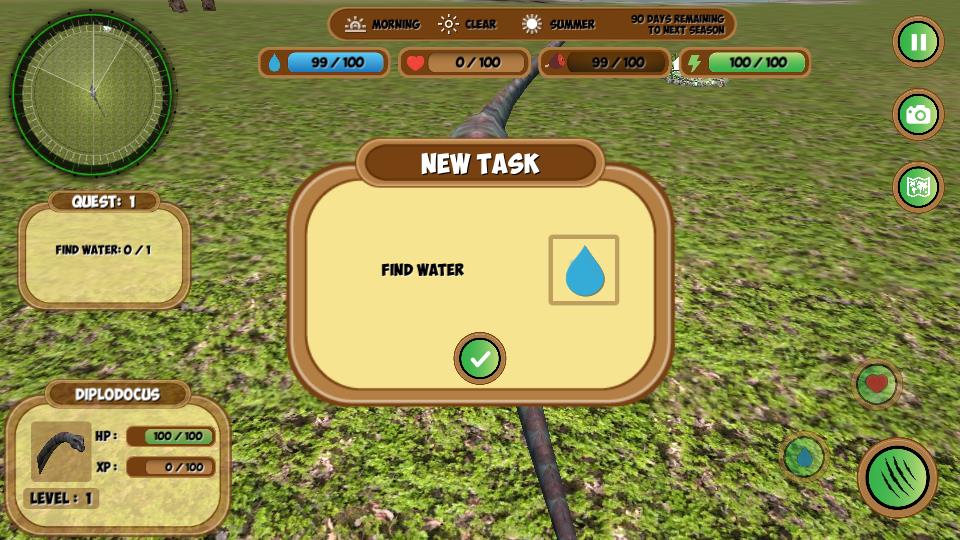Screen dimensions: 960x540
Task: Activate the claw attack button
Action: point(897,477)
